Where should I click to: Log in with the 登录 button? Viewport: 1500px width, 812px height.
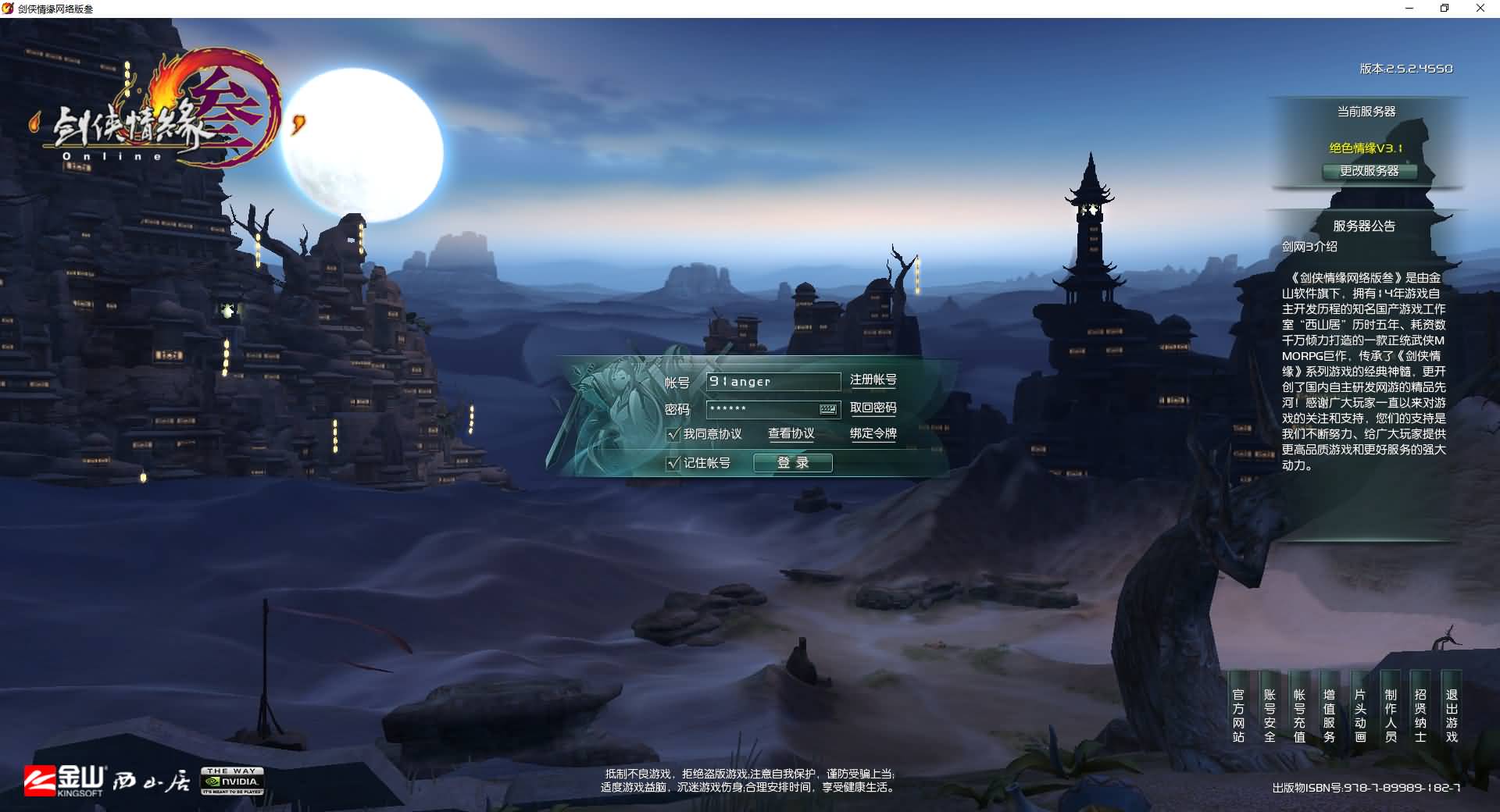[x=792, y=463]
